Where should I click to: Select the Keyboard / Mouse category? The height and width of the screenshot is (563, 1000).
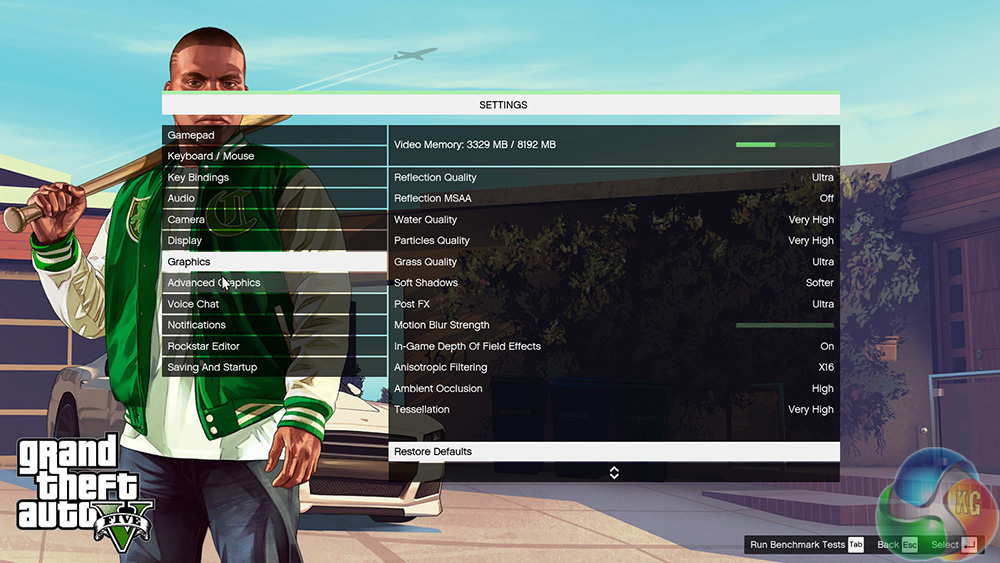tap(274, 156)
